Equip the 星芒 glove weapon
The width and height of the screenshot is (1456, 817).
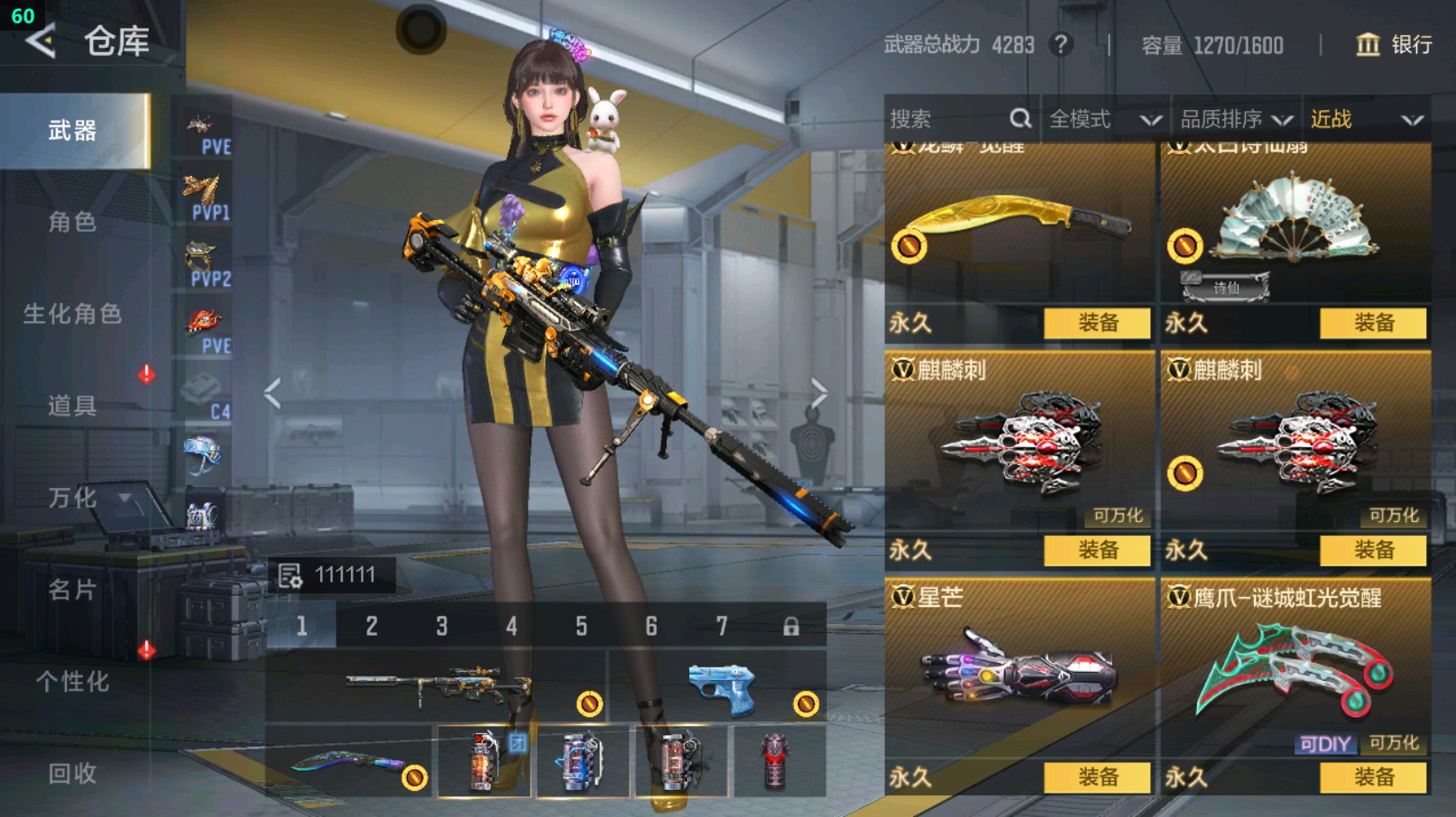1097,777
